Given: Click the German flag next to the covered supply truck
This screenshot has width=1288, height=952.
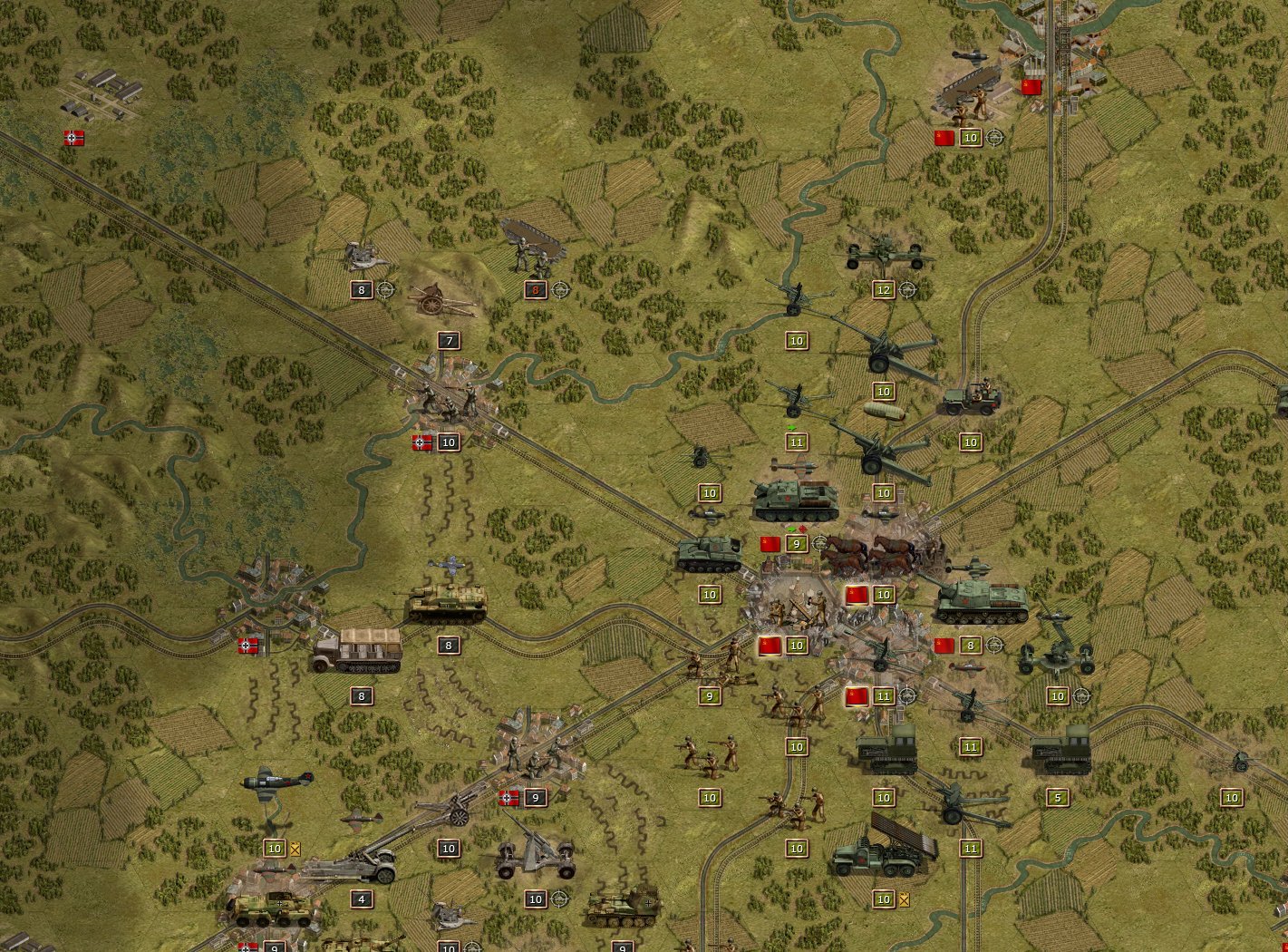Looking at the screenshot, I should pos(247,646).
